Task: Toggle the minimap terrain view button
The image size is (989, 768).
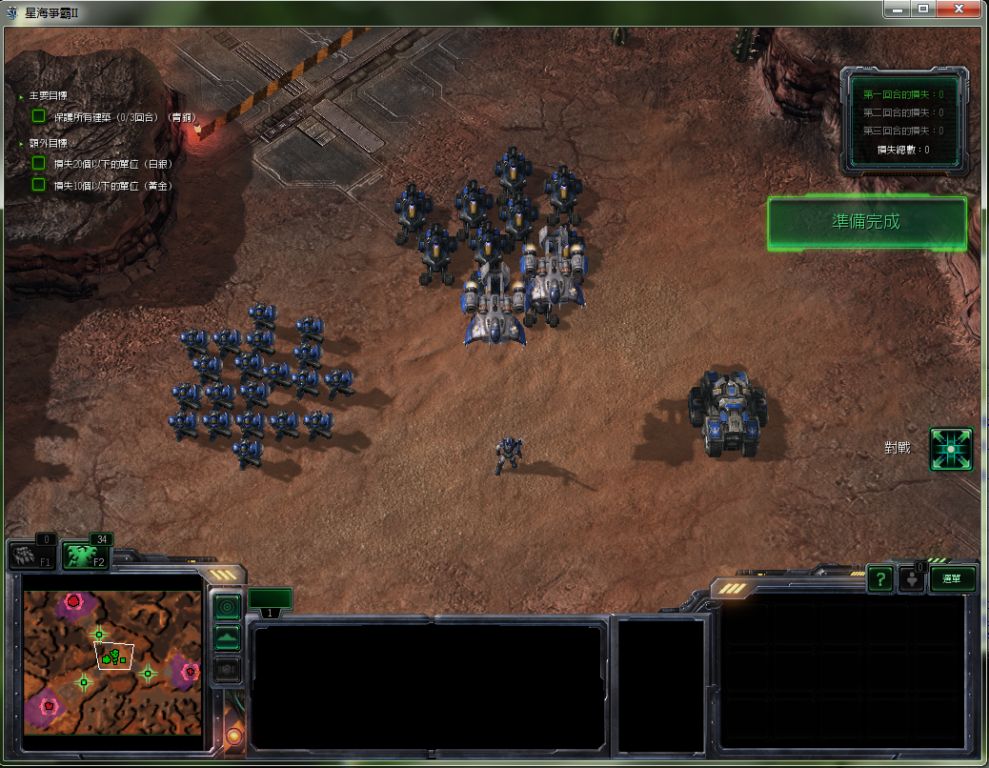Action: pos(228,638)
